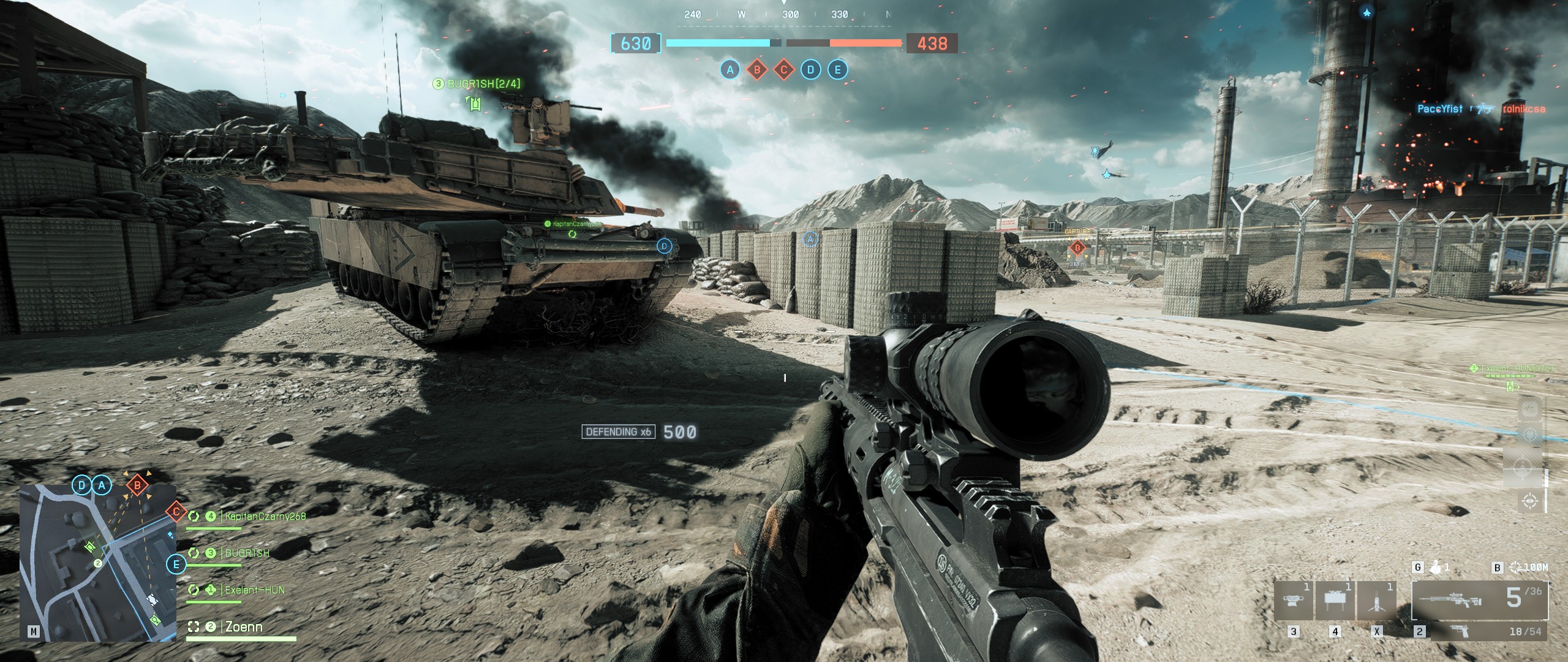
Task: Select enemy-held objective B in the top row
Action: click(757, 70)
